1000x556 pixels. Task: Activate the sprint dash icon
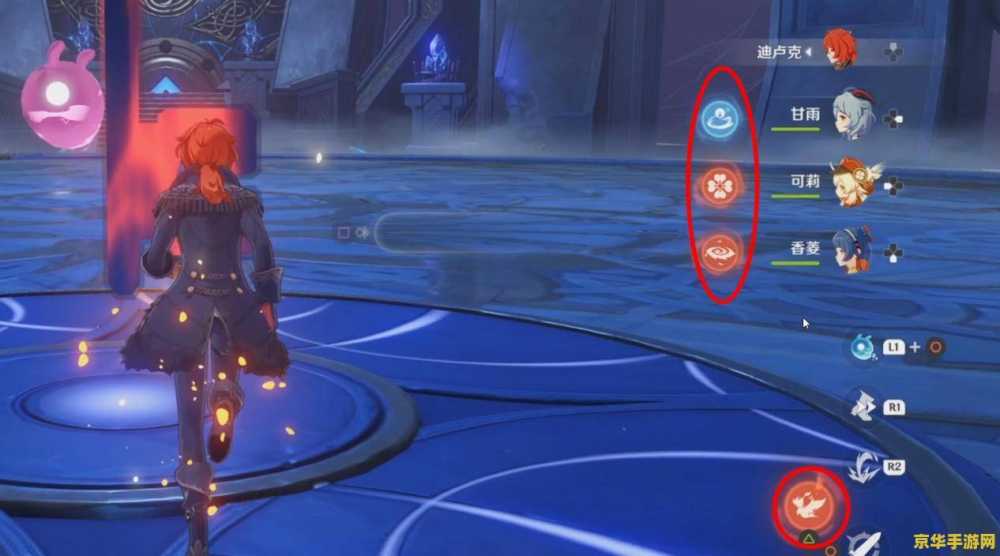point(860,406)
